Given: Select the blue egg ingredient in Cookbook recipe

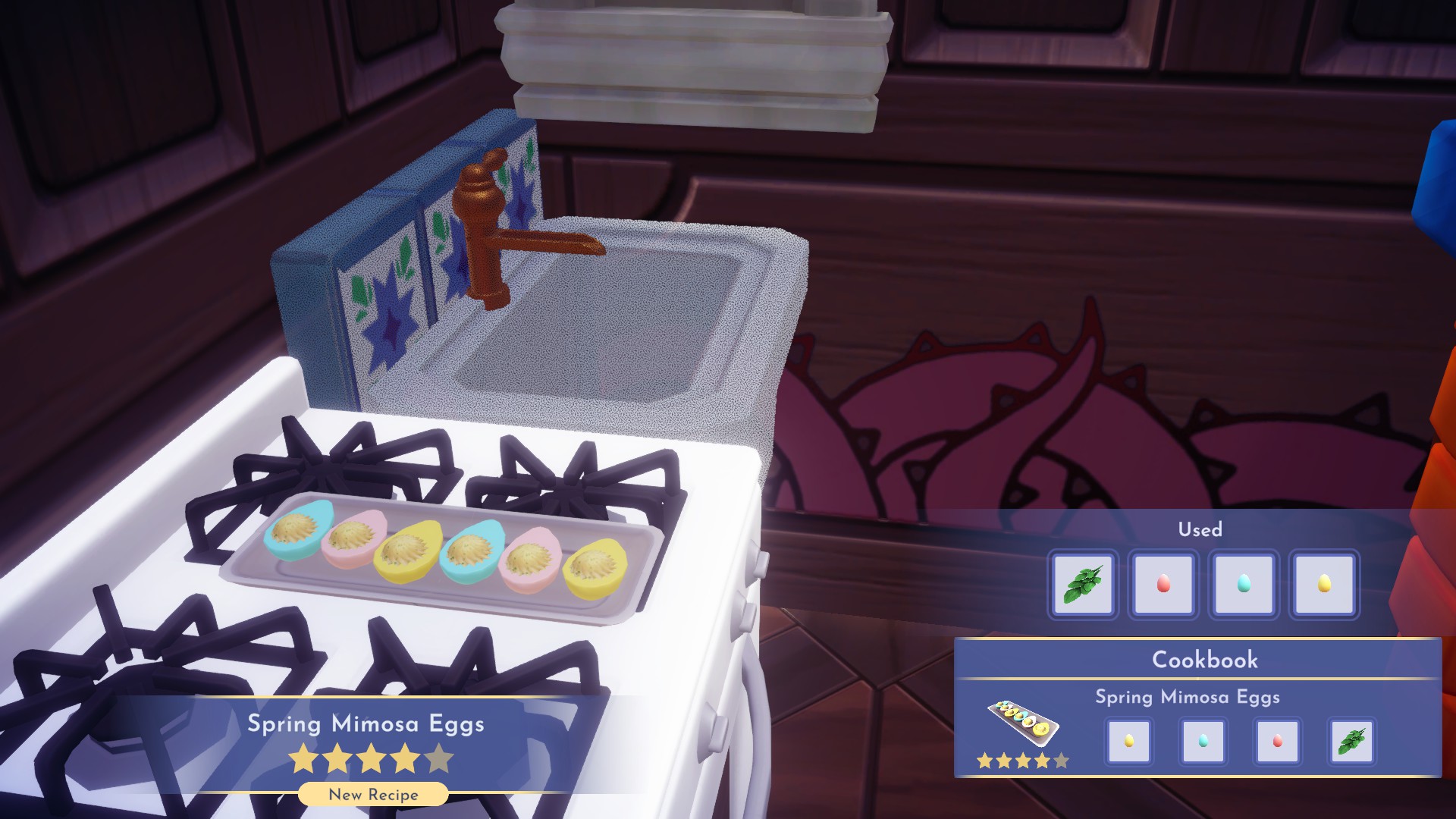Looking at the screenshot, I should point(1203,741).
